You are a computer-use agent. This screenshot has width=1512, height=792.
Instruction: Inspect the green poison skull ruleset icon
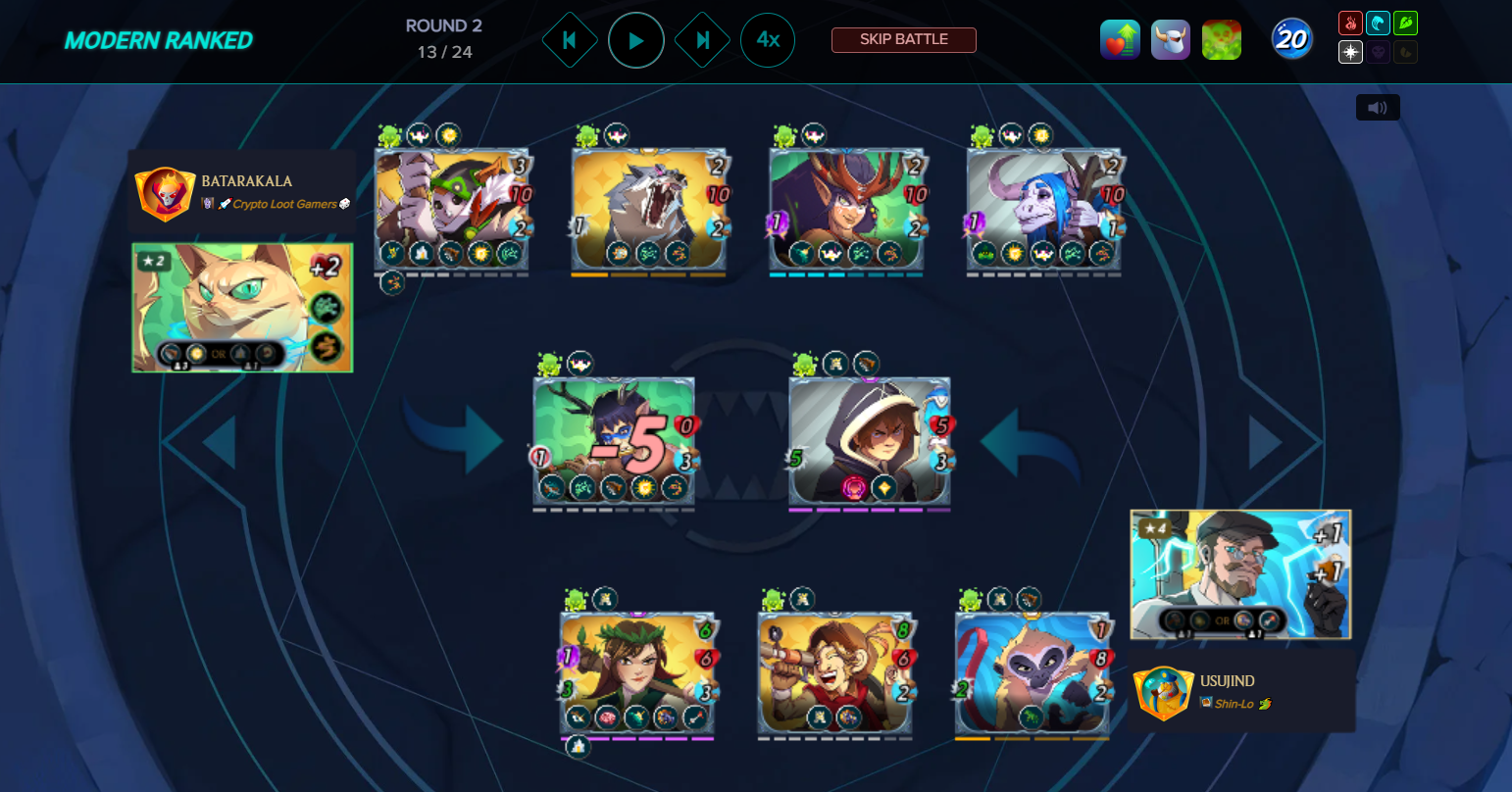pyautogui.click(x=1222, y=40)
